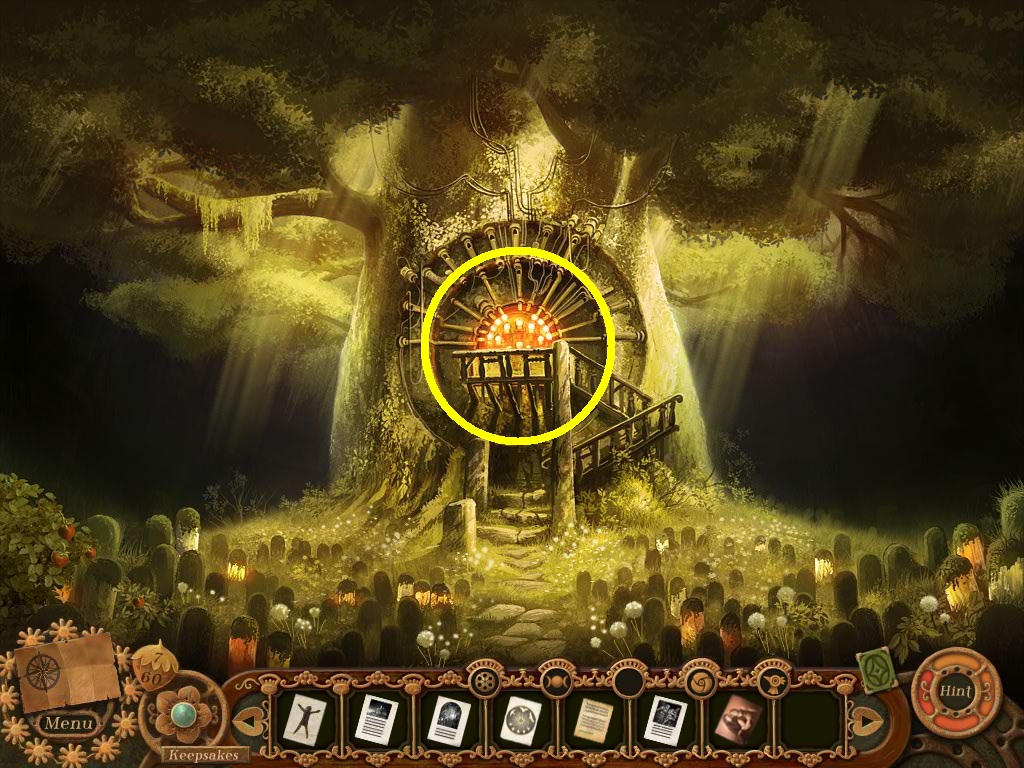Open the folded map with compass
The width and height of the screenshot is (1024, 768).
click(x=62, y=669)
